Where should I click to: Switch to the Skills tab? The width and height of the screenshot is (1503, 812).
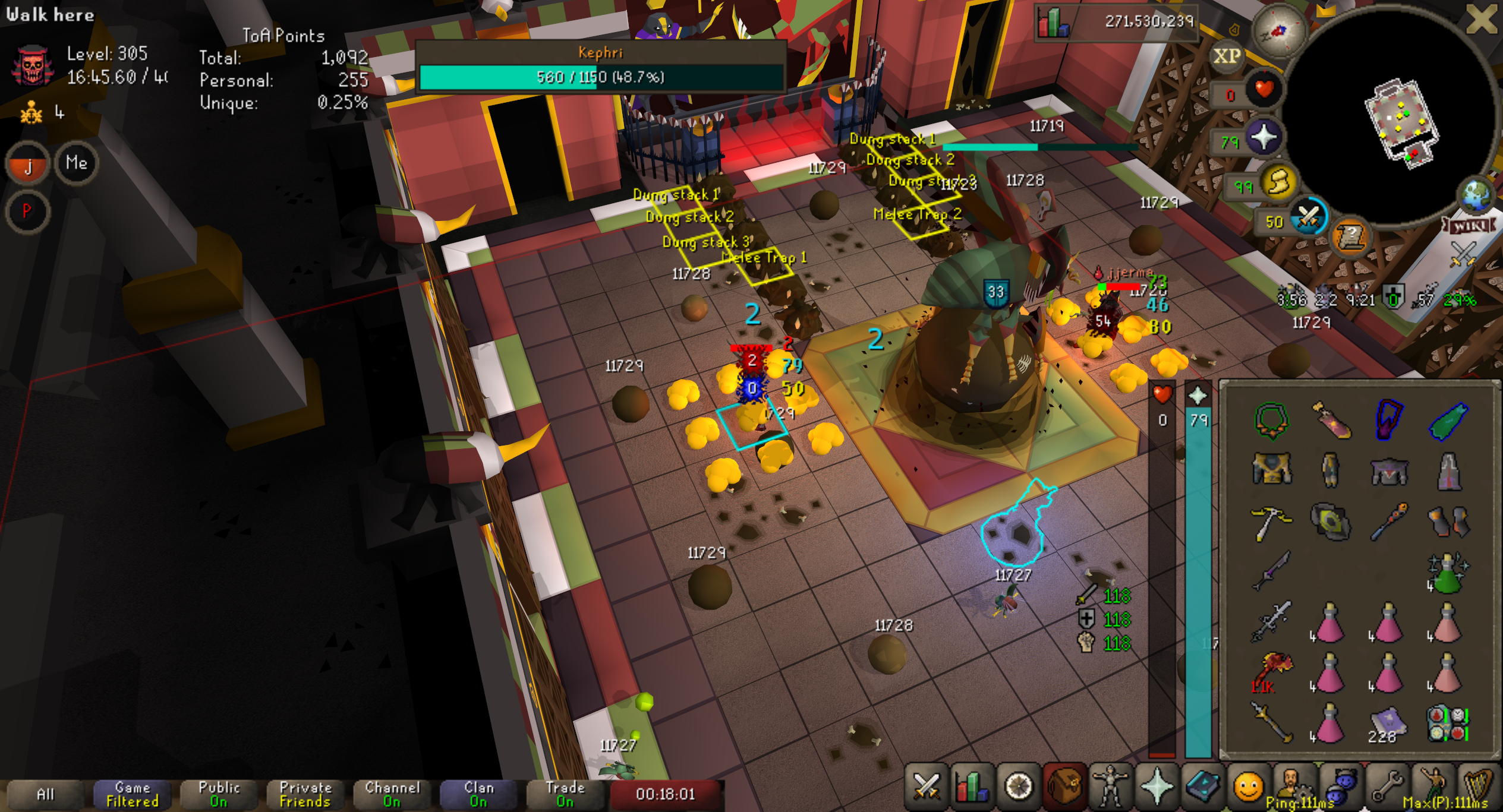(971, 787)
